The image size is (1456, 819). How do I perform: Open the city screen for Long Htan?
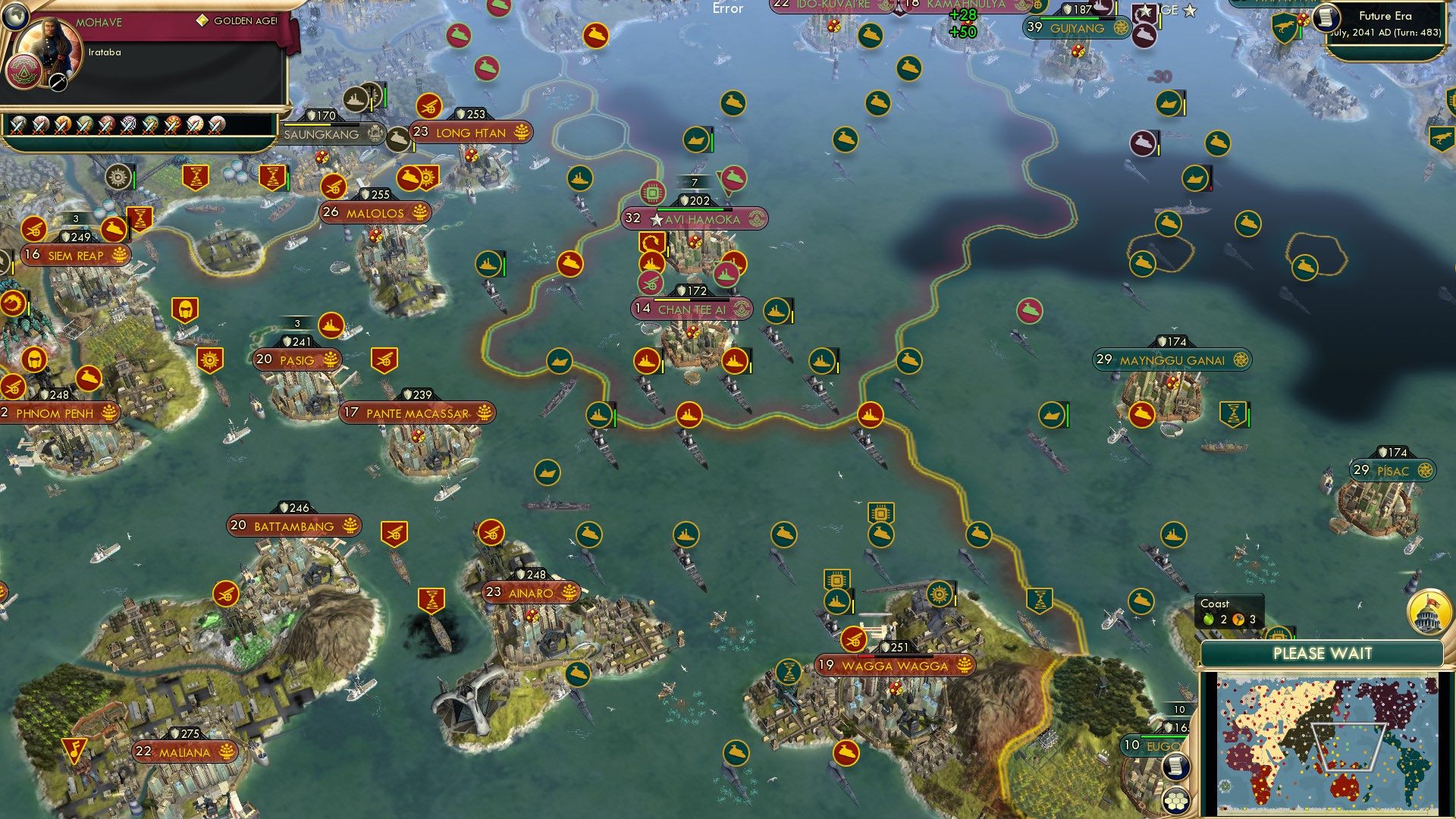pos(470,132)
